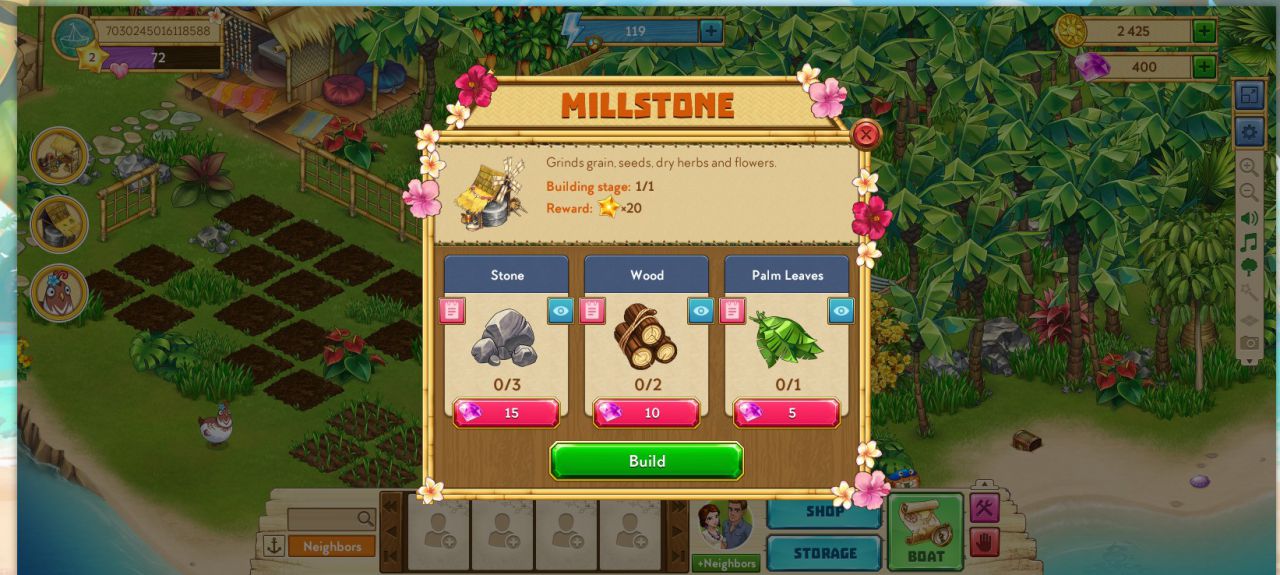Click the eye icon on the Wood card
Viewport: 1280px width, 575px height.
pos(701,311)
